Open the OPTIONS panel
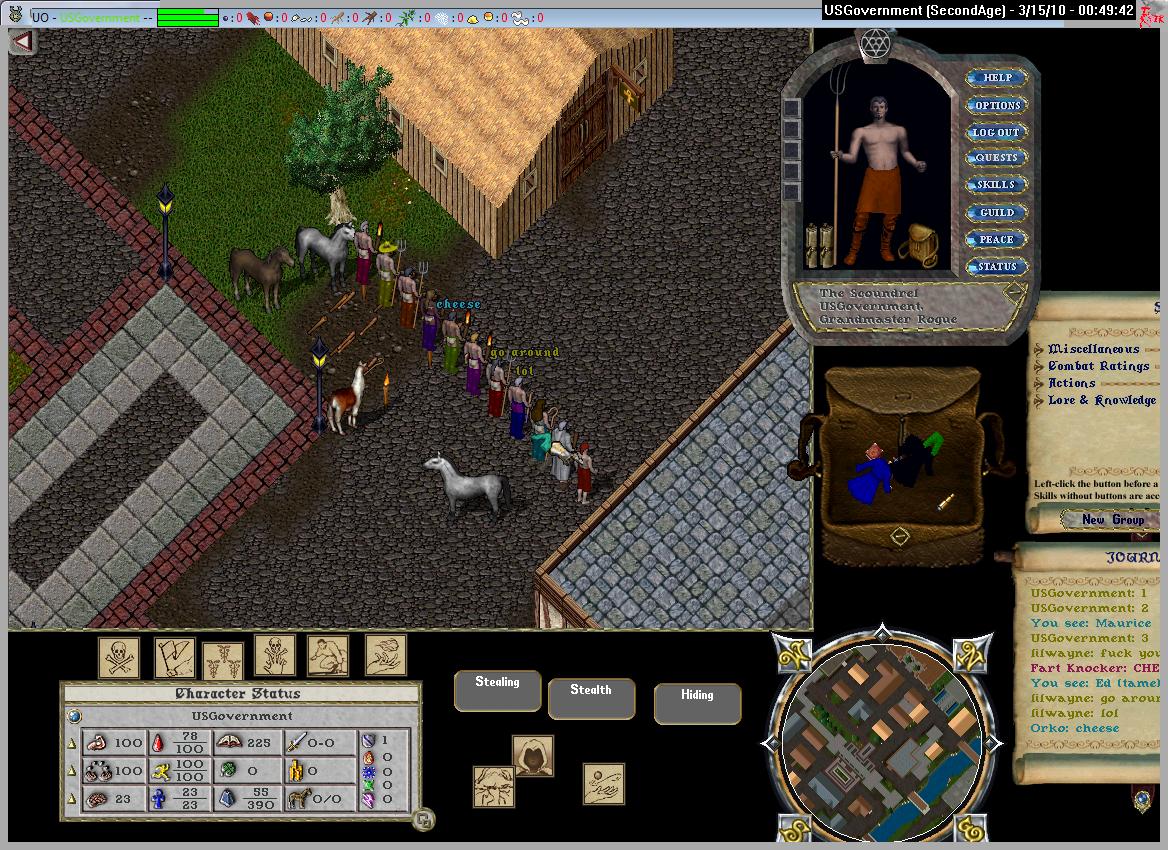This screenshot has height=850, width=1168. 996,105
